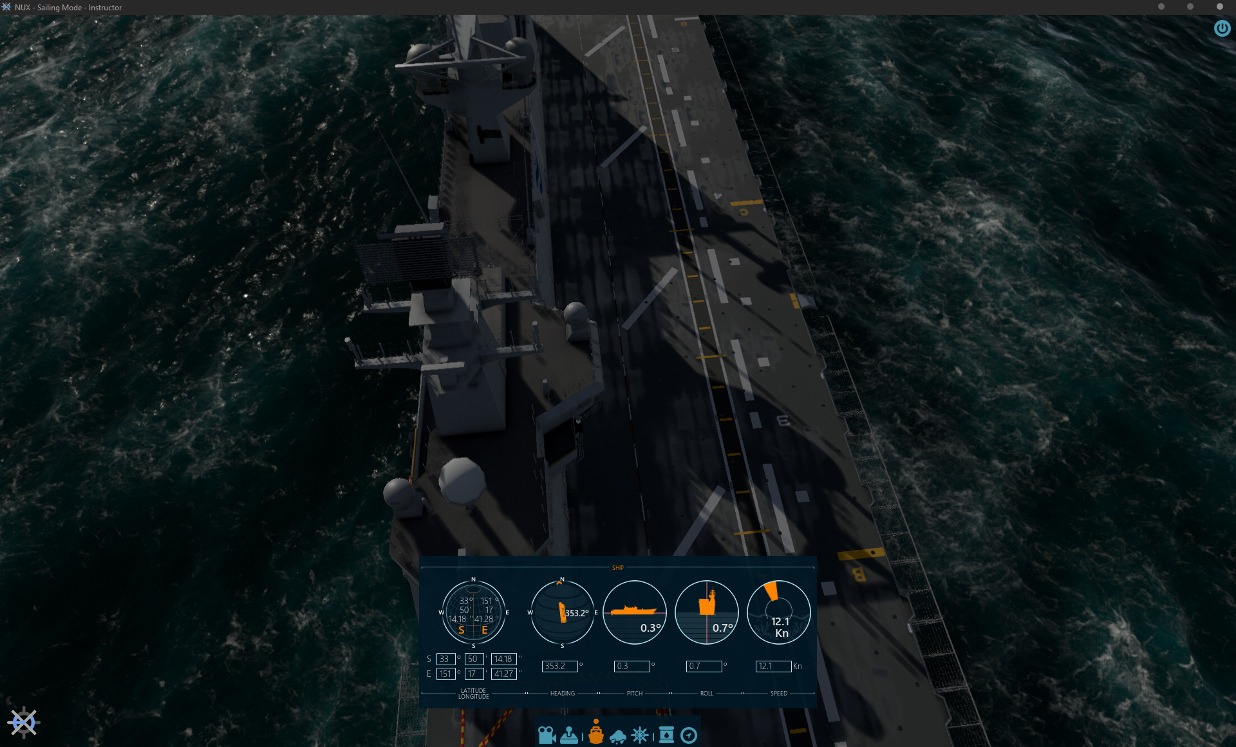The image size is (1236, 747).
Task: Open the weather cloud settings icon
Action: tap(618, 735)
